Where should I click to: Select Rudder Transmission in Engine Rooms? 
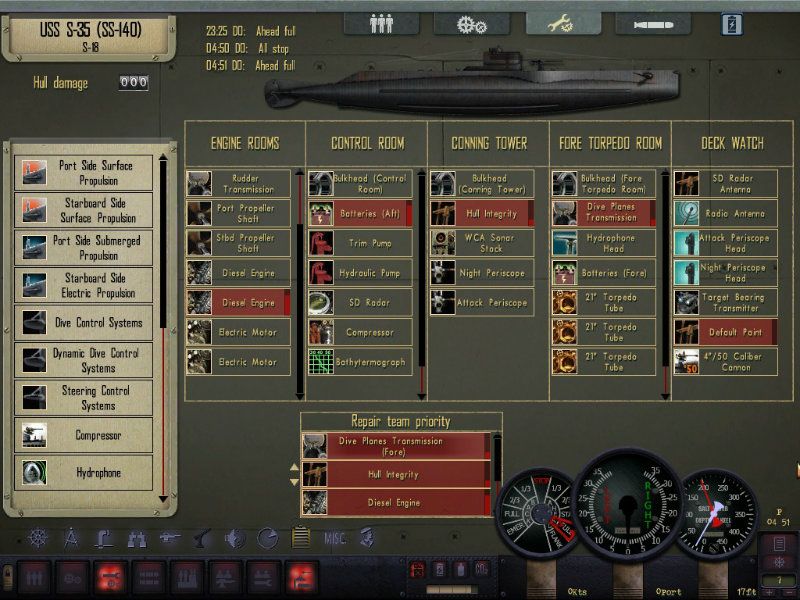click(x=238, y=184)
